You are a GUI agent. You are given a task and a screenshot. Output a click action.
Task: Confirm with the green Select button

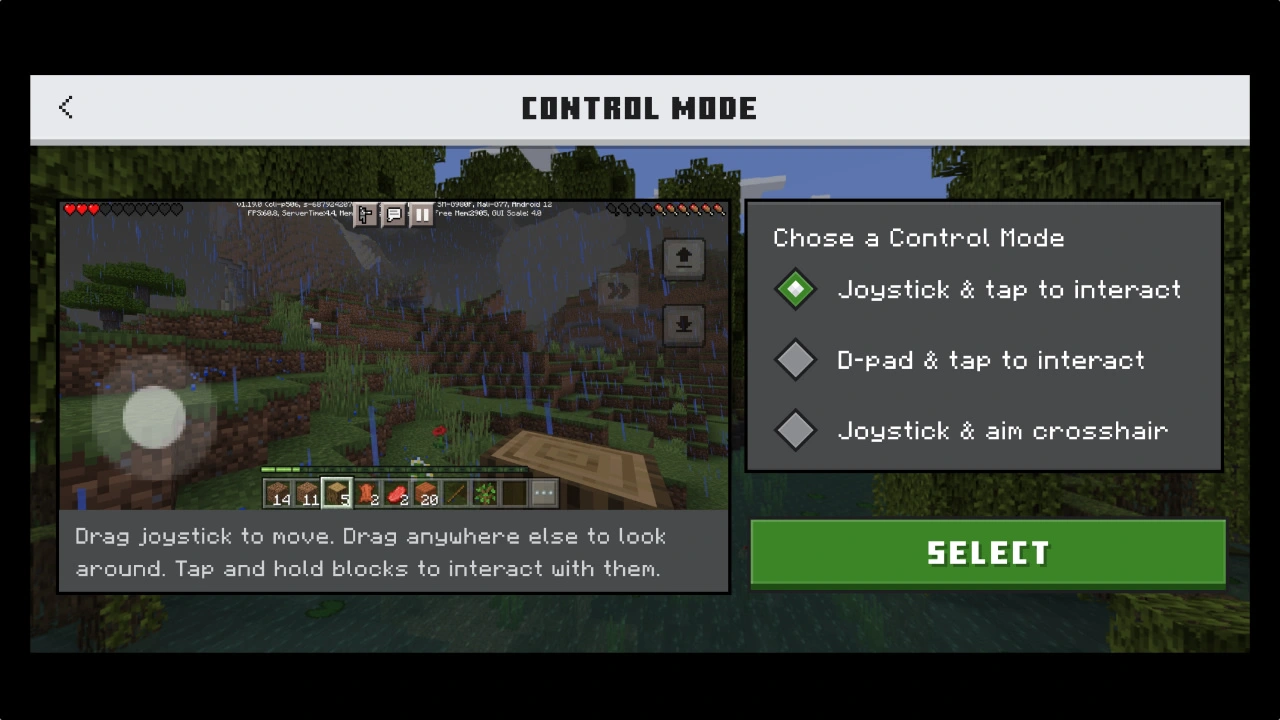987,553
